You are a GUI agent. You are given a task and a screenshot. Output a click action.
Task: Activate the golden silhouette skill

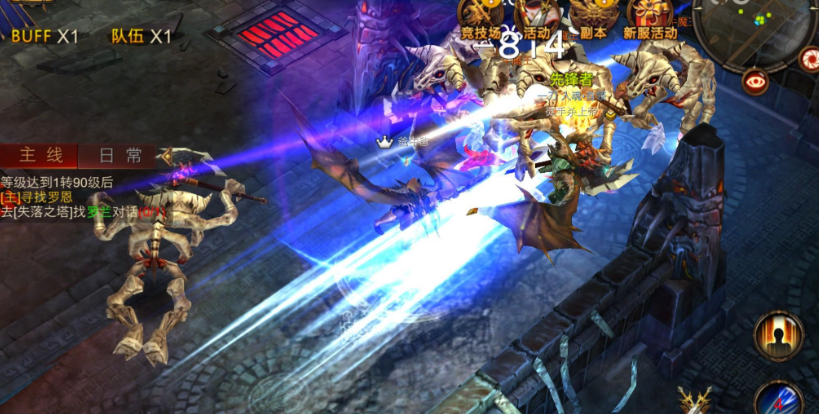778,336
